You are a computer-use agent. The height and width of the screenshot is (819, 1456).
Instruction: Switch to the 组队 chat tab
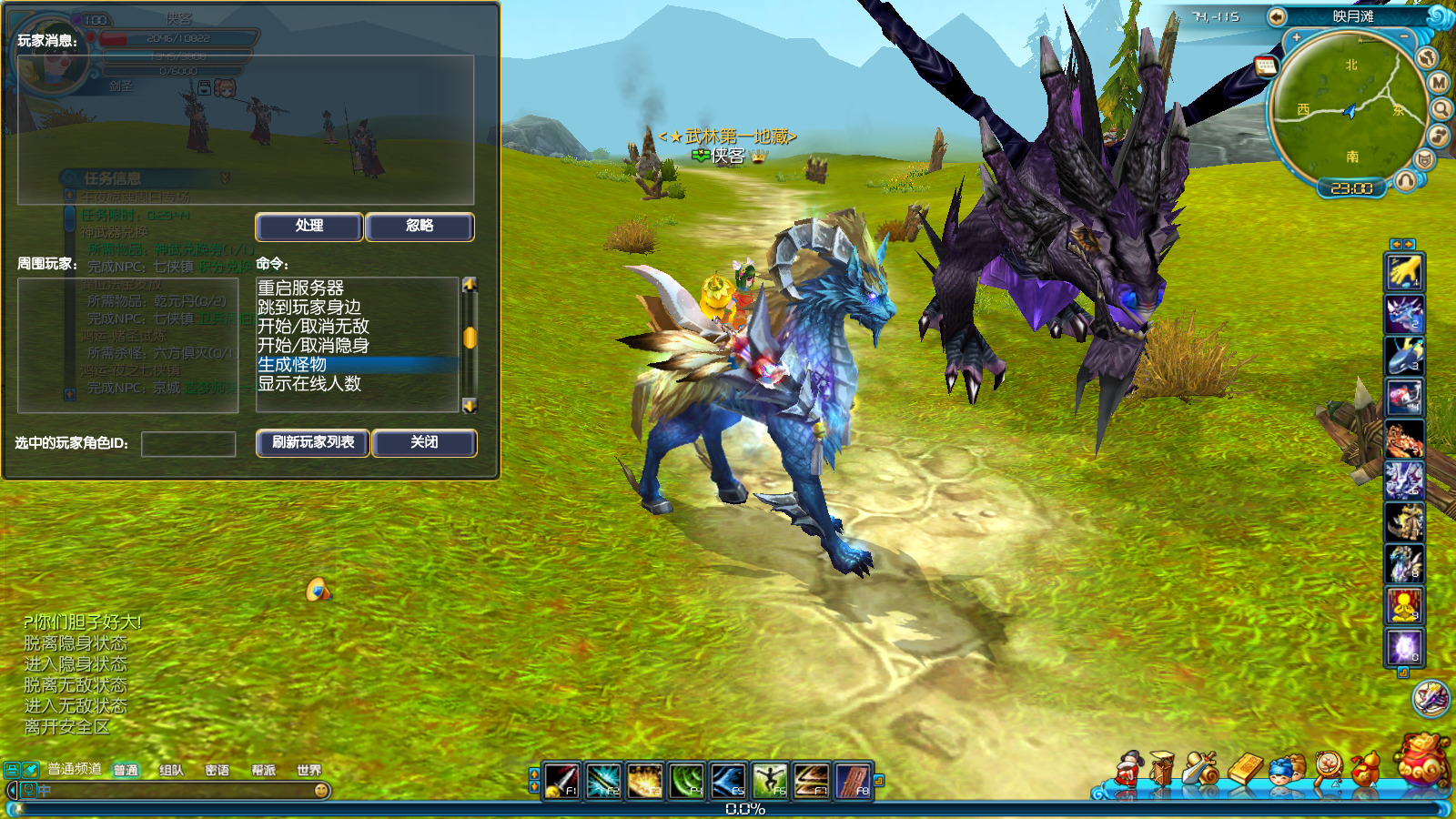[171, 771]
